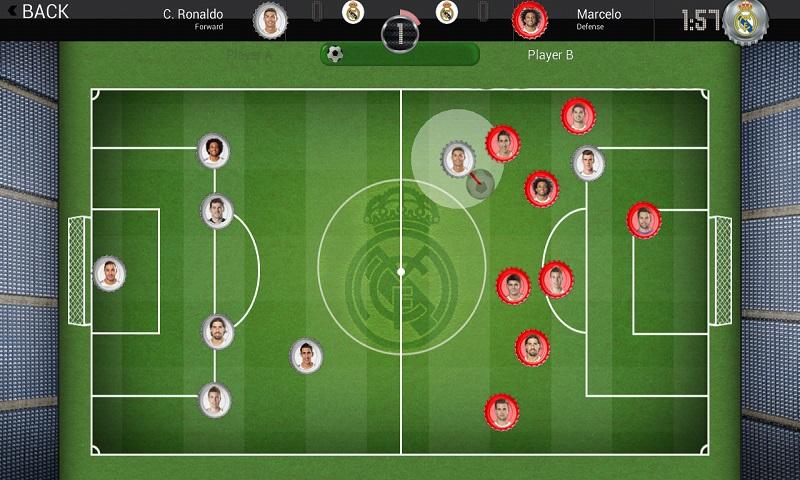Select the red goalkeeper cap guarding the goal

tap(644, 220)
